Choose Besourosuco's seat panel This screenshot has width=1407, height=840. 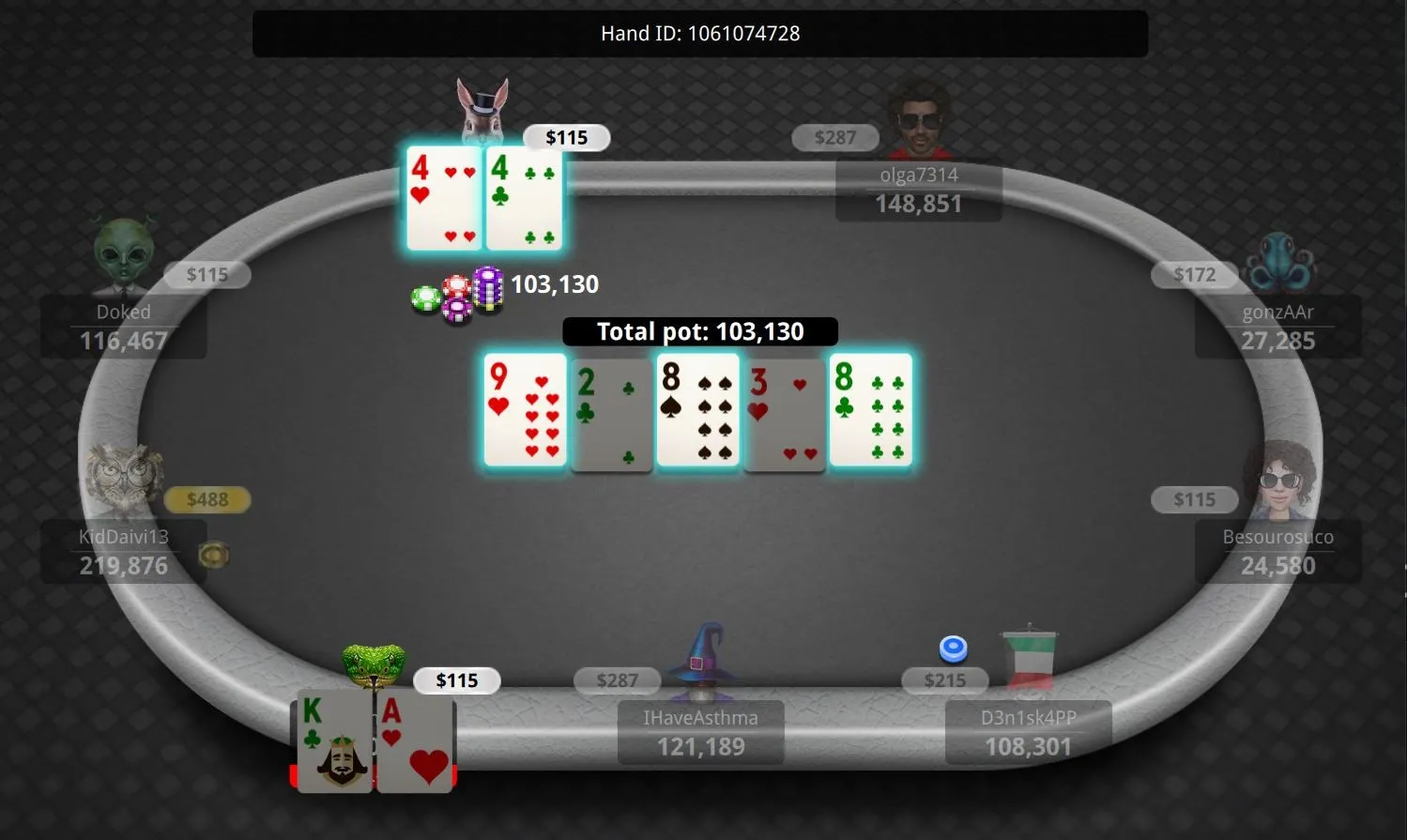1277,552
